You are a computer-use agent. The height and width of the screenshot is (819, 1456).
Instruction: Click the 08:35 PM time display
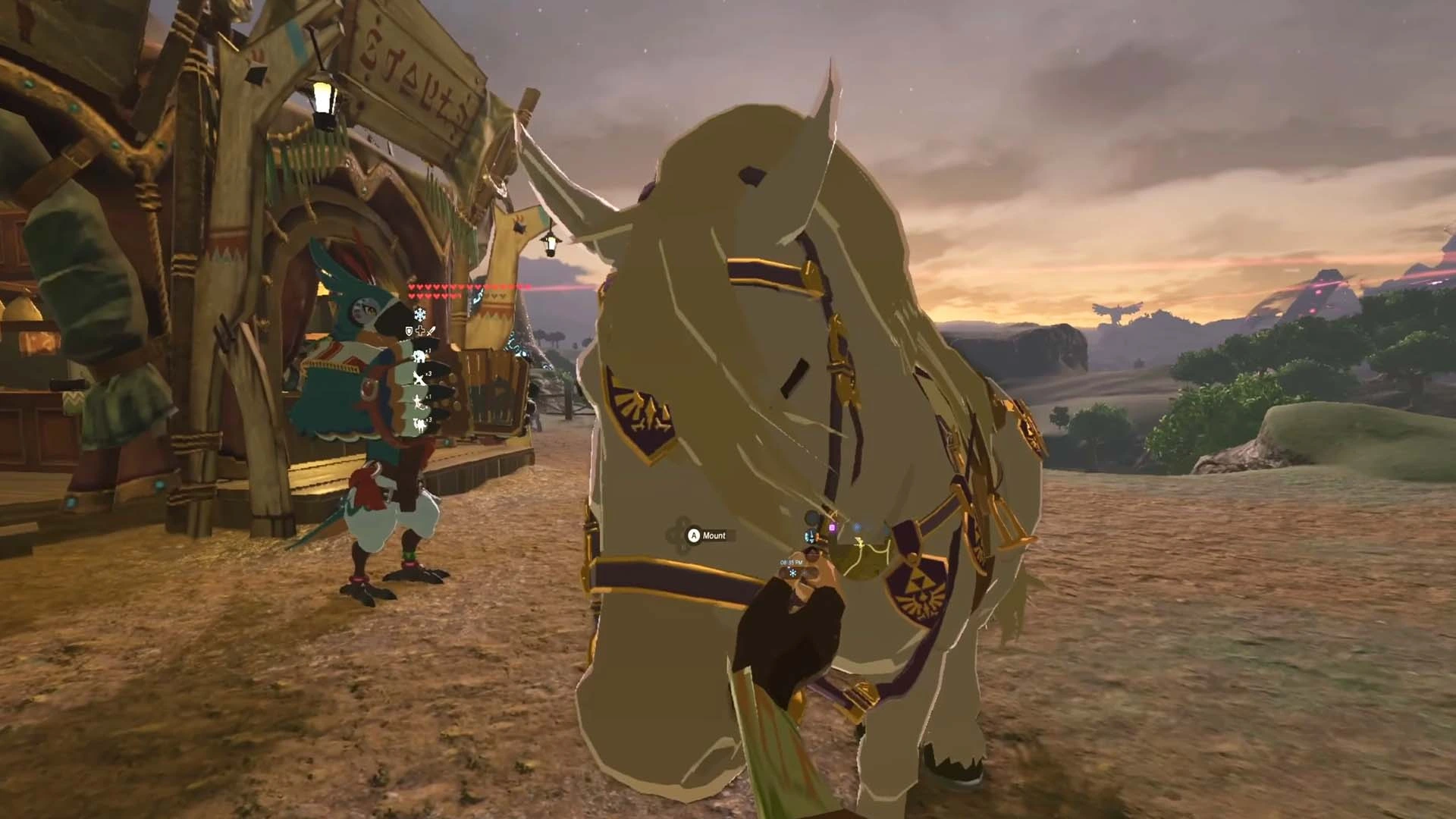coord(791,562)
